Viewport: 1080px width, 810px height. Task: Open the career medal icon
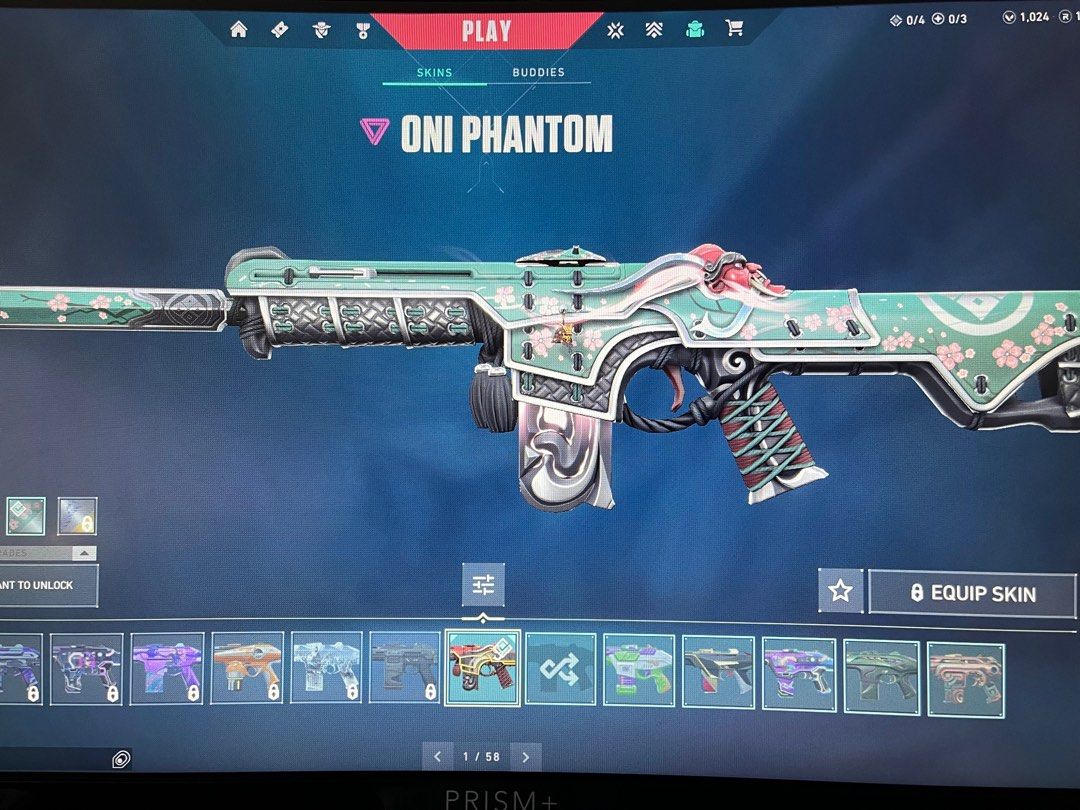[363, 30]
